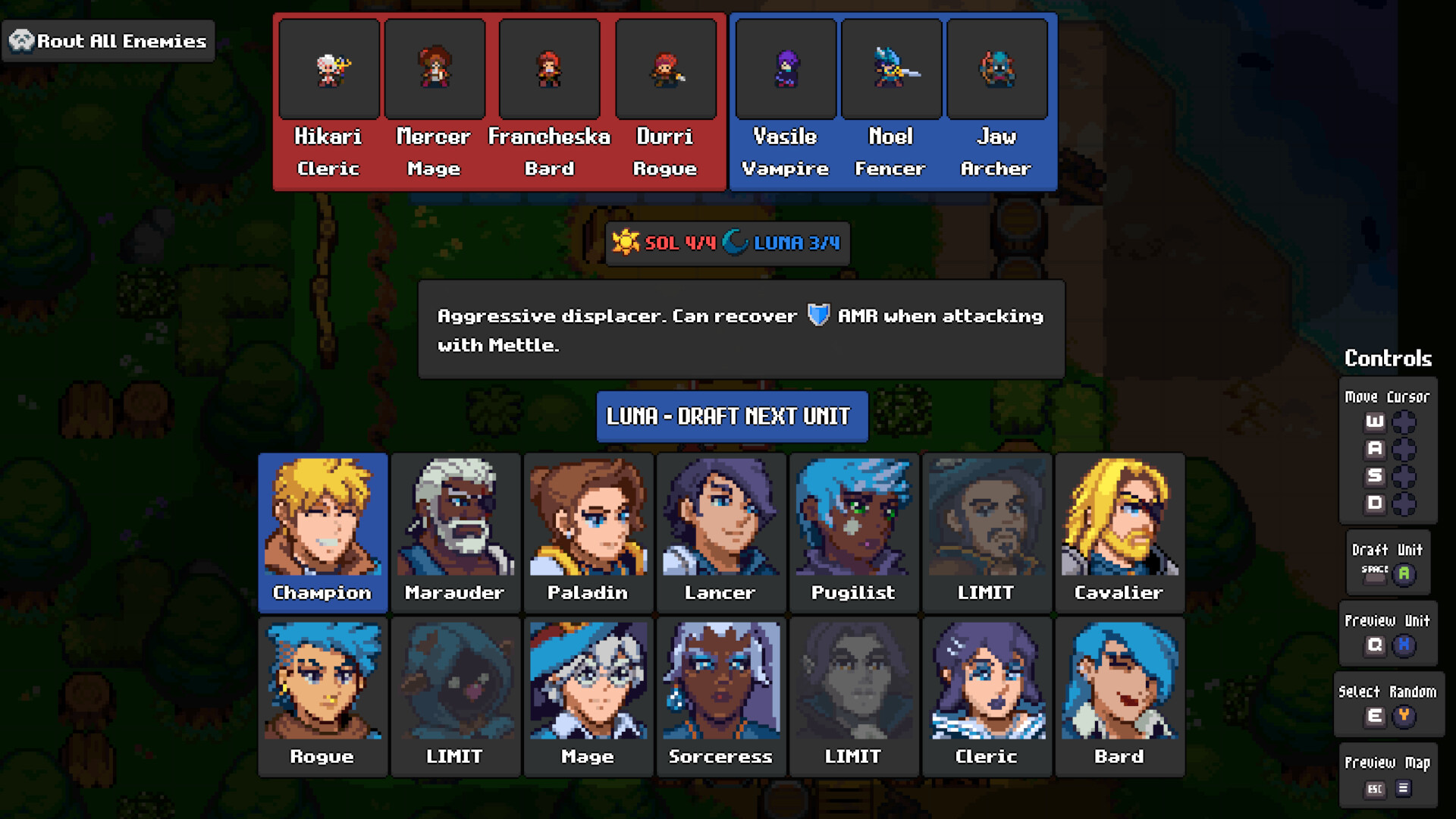Click the Sol sun icon
Viewport: 1456px width, 819px height.
[x=626, y=243]
